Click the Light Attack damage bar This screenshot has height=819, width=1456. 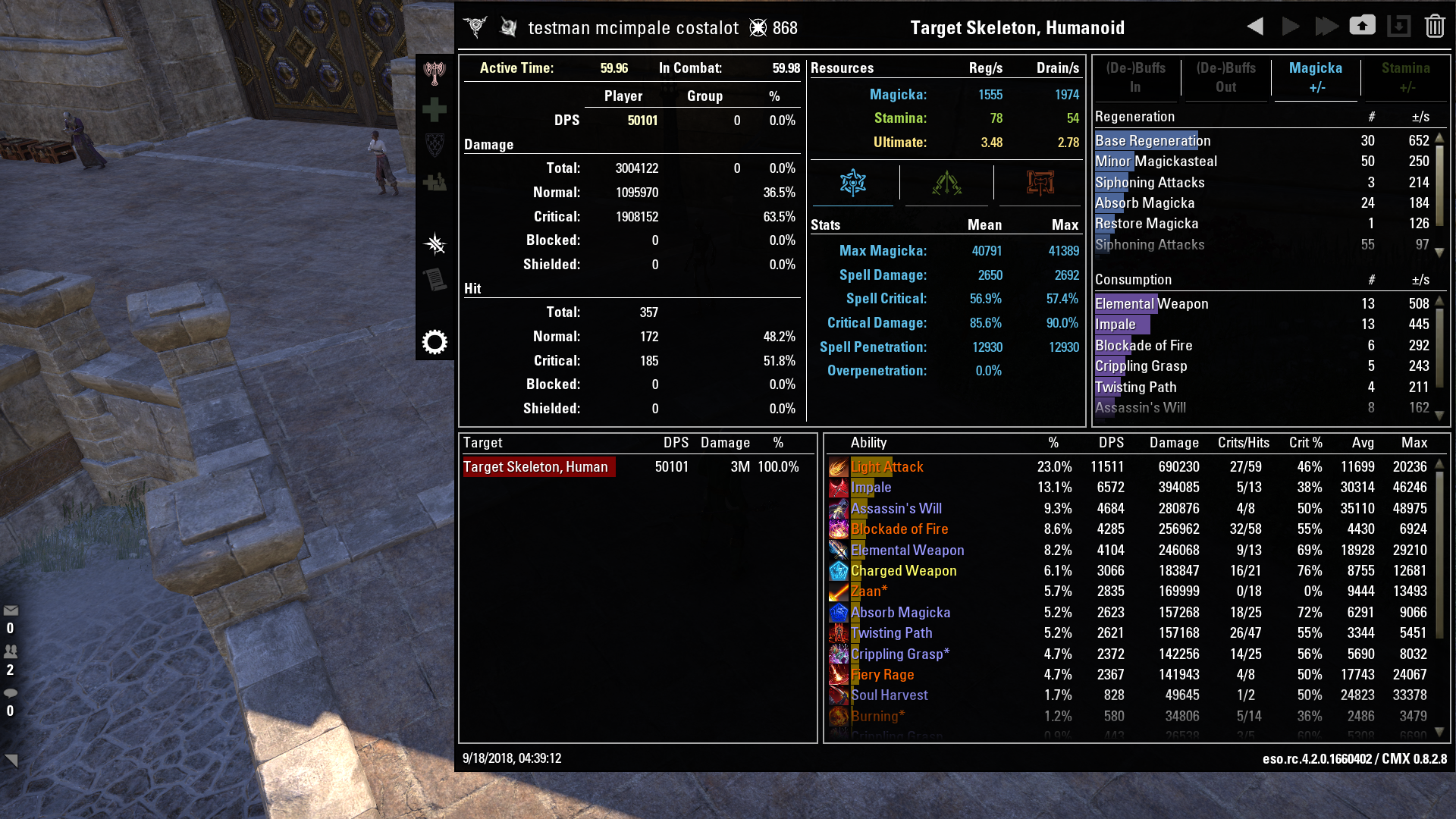point(887,467)
